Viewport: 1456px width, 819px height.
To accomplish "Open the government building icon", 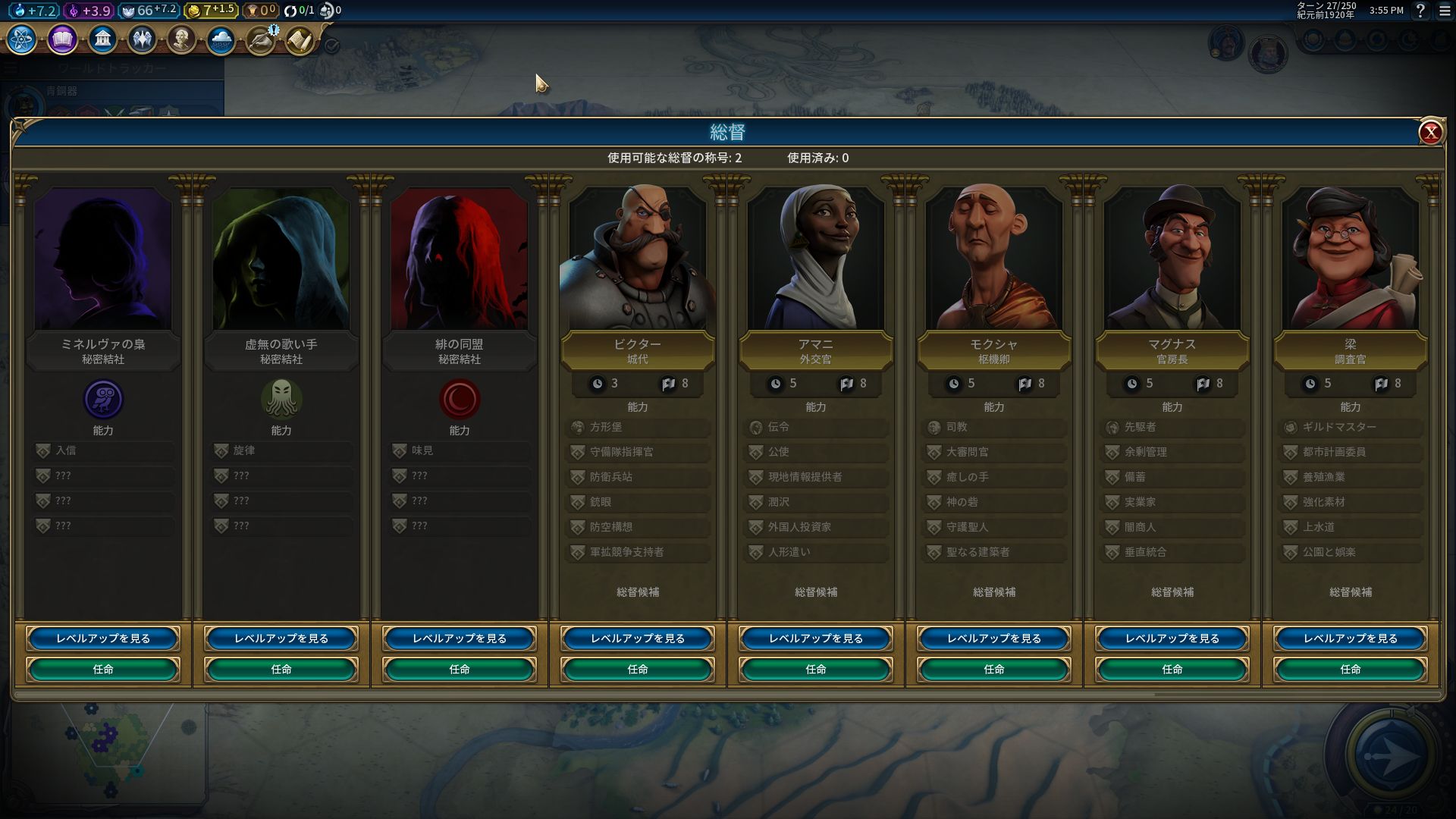I will tap(102, 39).
